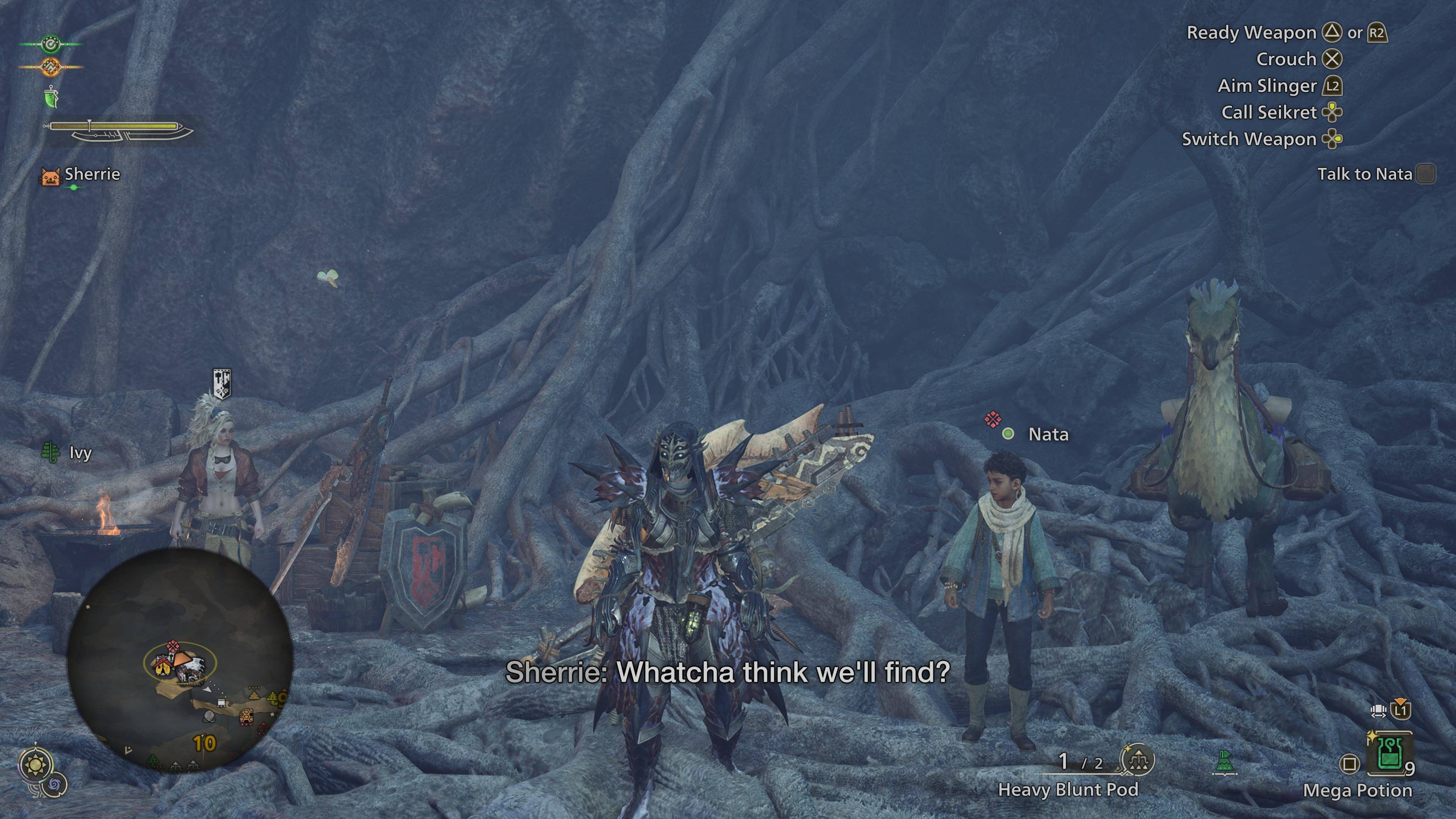Screen dimensions: 1456x819
Task: Click the smithy banner icon above Ivy
Action: [221, 383]
